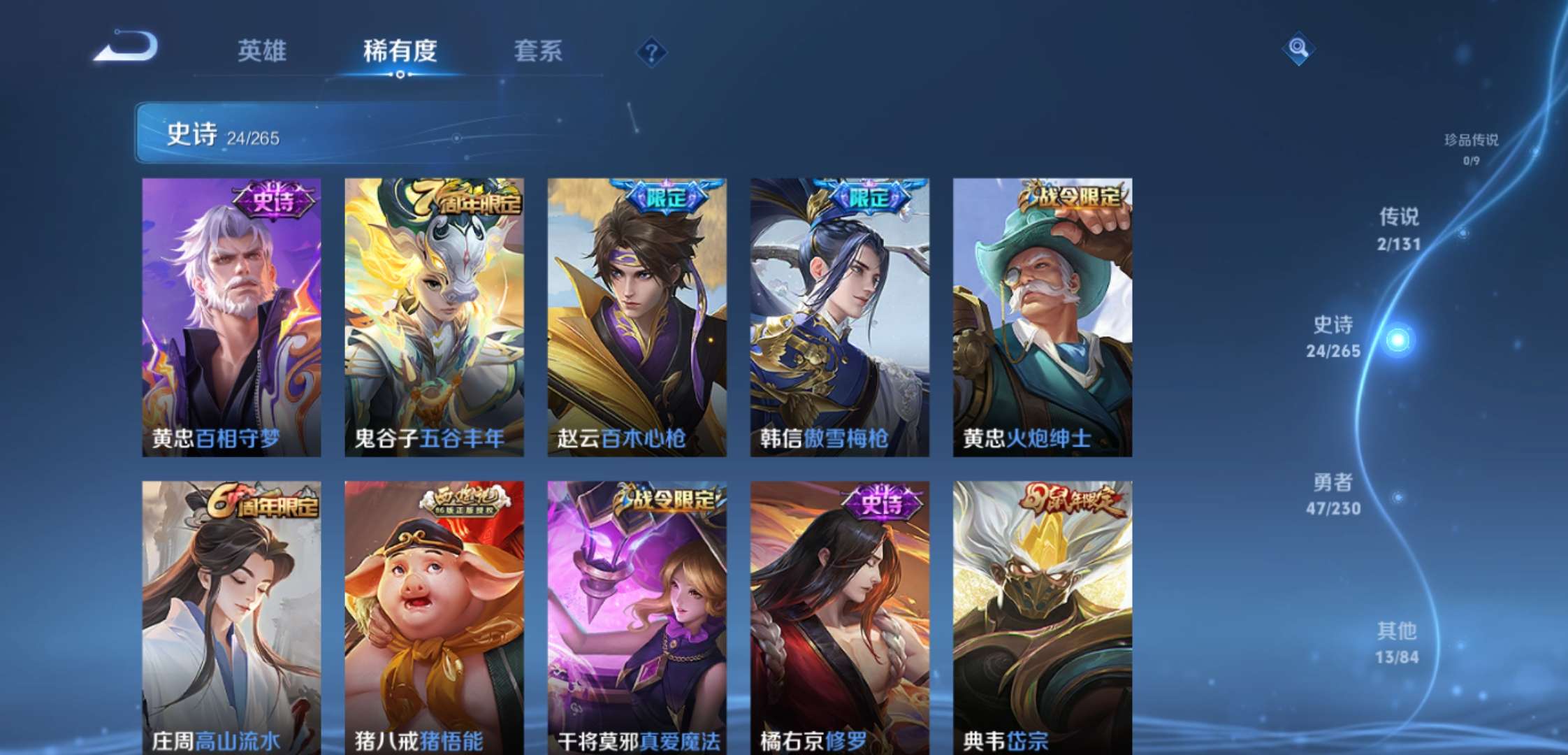Switch to the 英雄 tab
The width and height of the screenshot is (1568, 755).
(262, 52)
